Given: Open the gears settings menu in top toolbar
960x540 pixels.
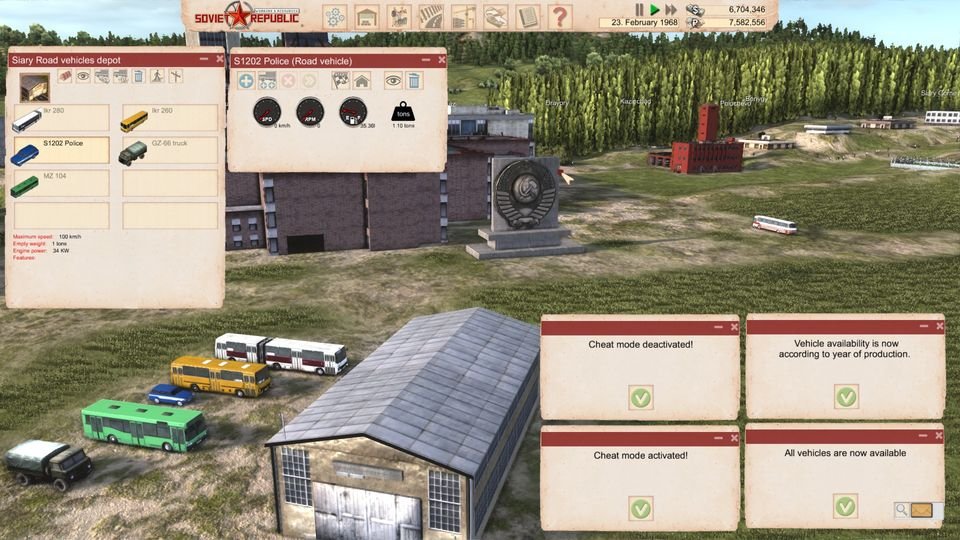Looking at the screenshot, I should (x=334, y=16).
